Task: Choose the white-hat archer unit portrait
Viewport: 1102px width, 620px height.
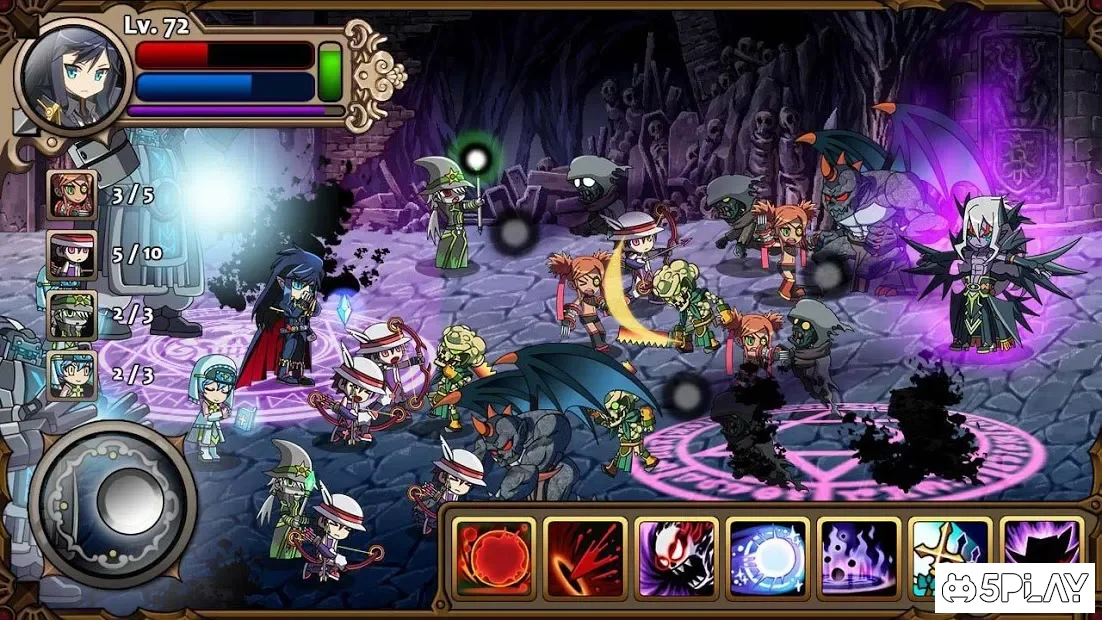Action: (x=73, y=255)
